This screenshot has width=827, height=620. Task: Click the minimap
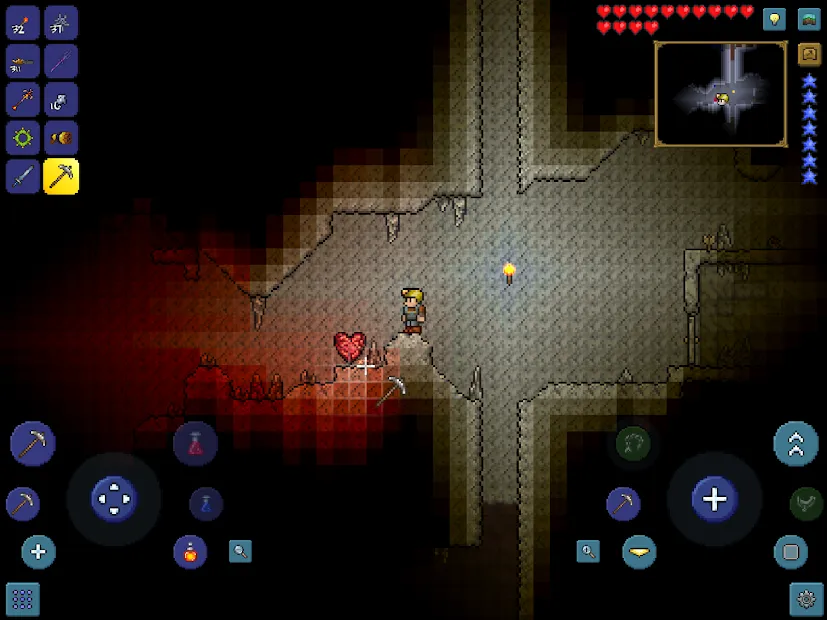pos(720,94)
